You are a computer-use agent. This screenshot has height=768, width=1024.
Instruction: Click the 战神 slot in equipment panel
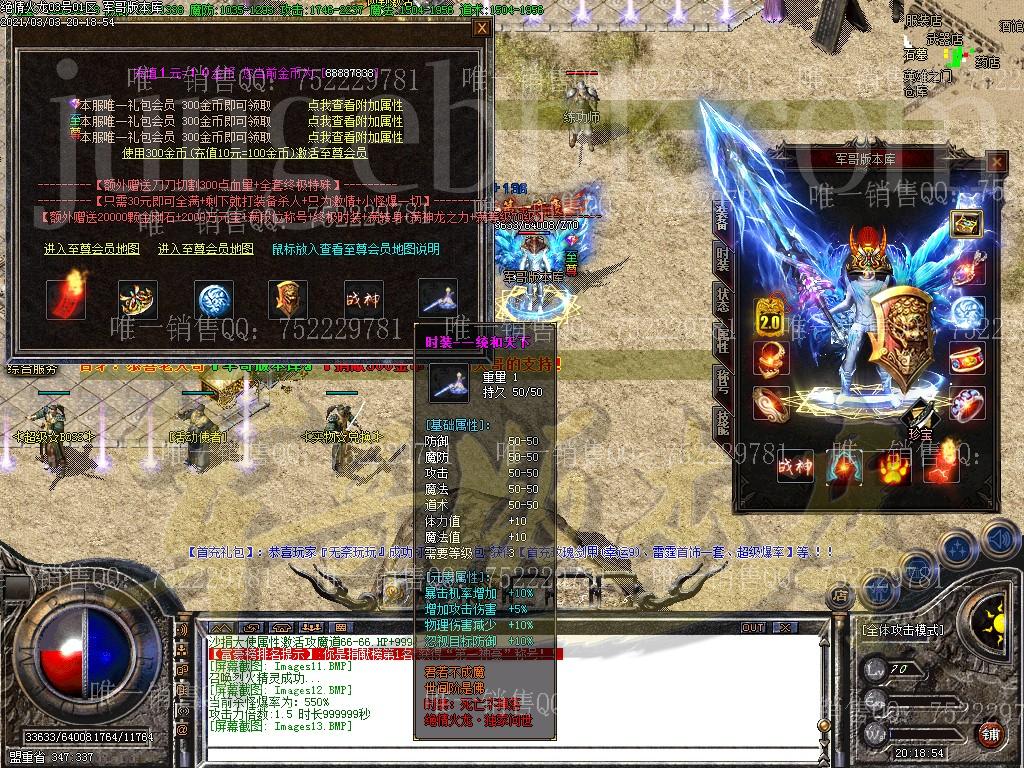(x=796, y=467)
